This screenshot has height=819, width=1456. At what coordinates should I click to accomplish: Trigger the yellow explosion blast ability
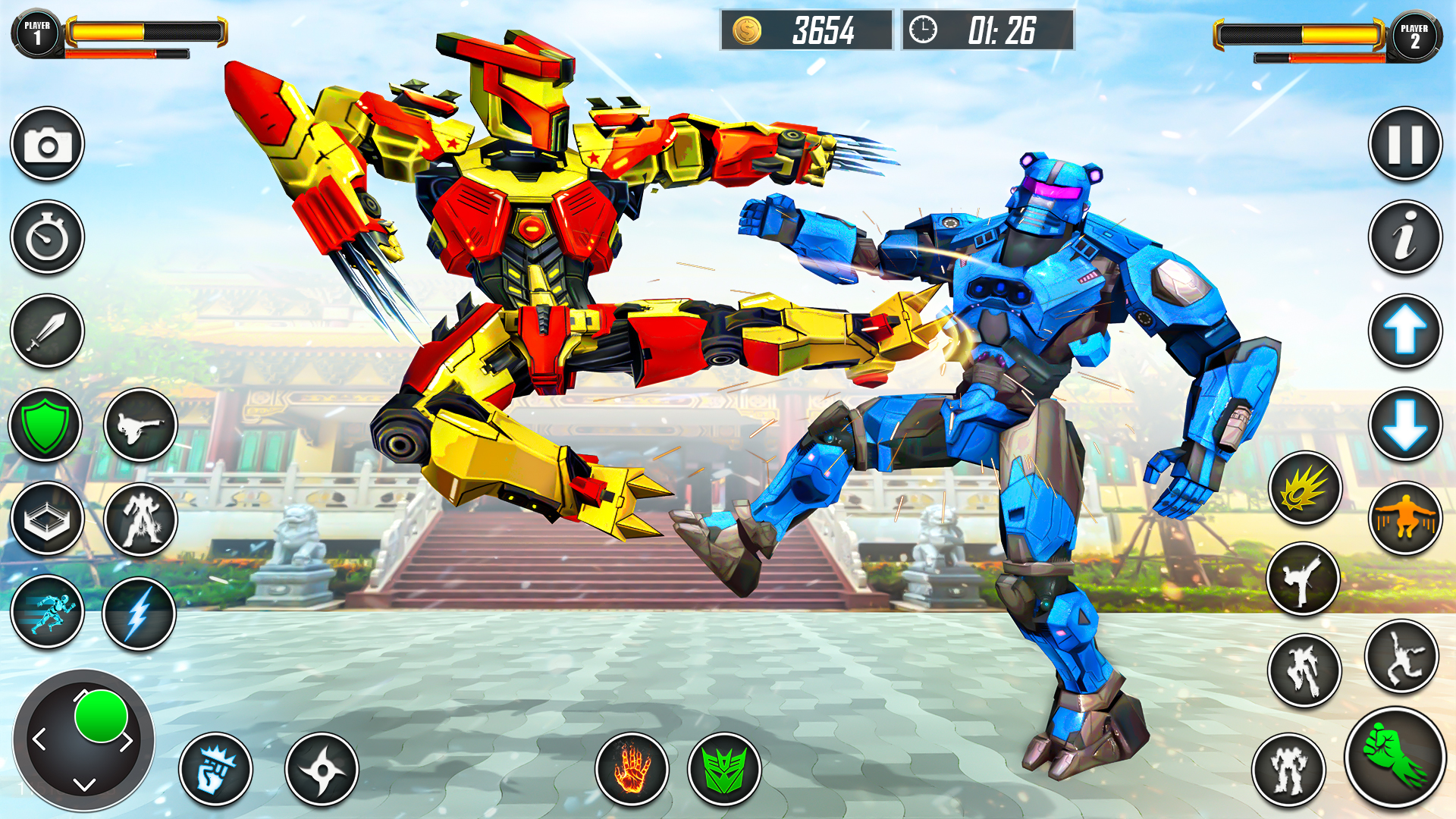(1305, 488)
